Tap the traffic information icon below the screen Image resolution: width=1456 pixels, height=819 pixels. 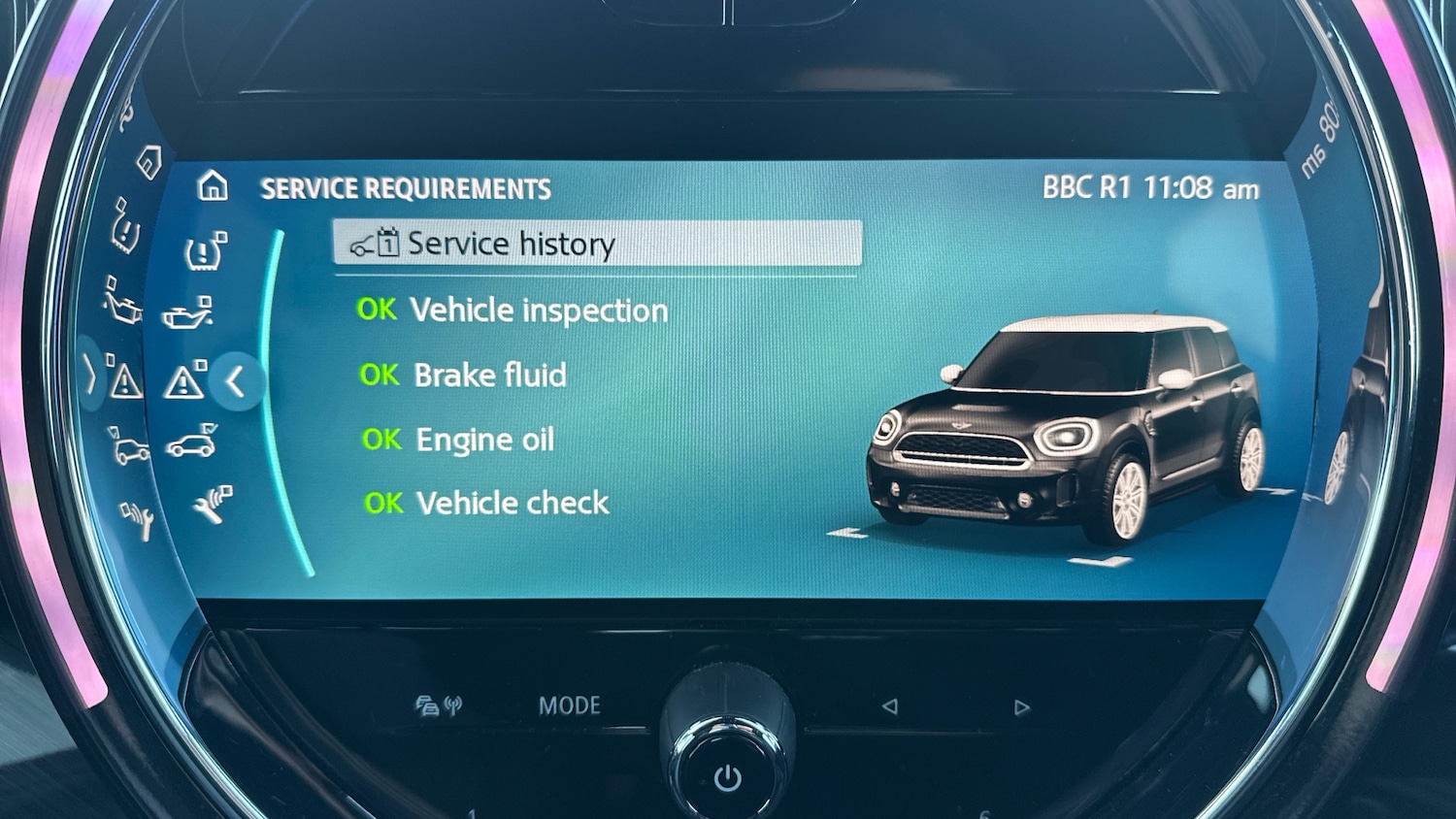coord(427,706)
